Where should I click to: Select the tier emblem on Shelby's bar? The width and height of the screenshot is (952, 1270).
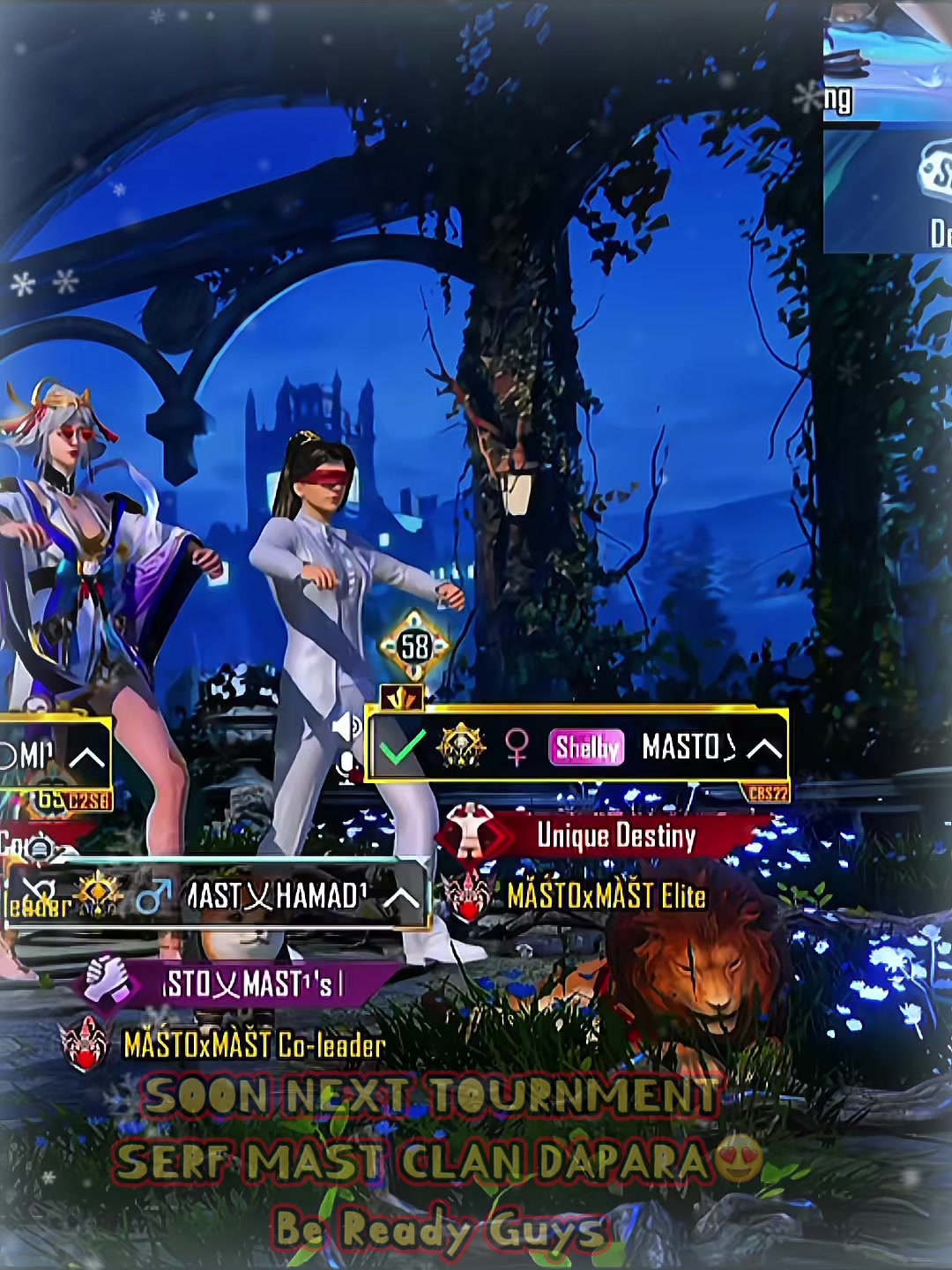pos(460,747)
